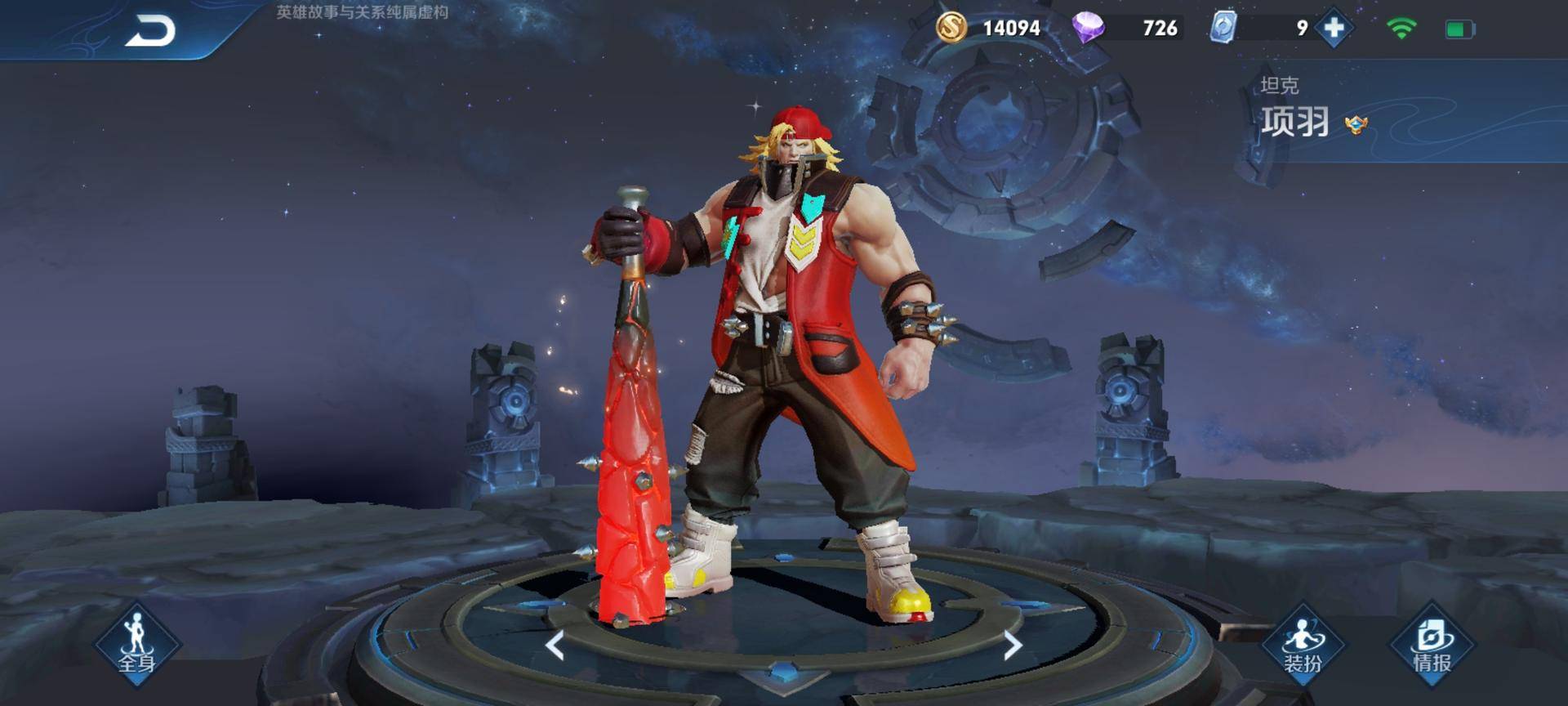The image size is (1568, 706).
Task: Switch to the next hero with right arrow
Action: point(1012,646)
